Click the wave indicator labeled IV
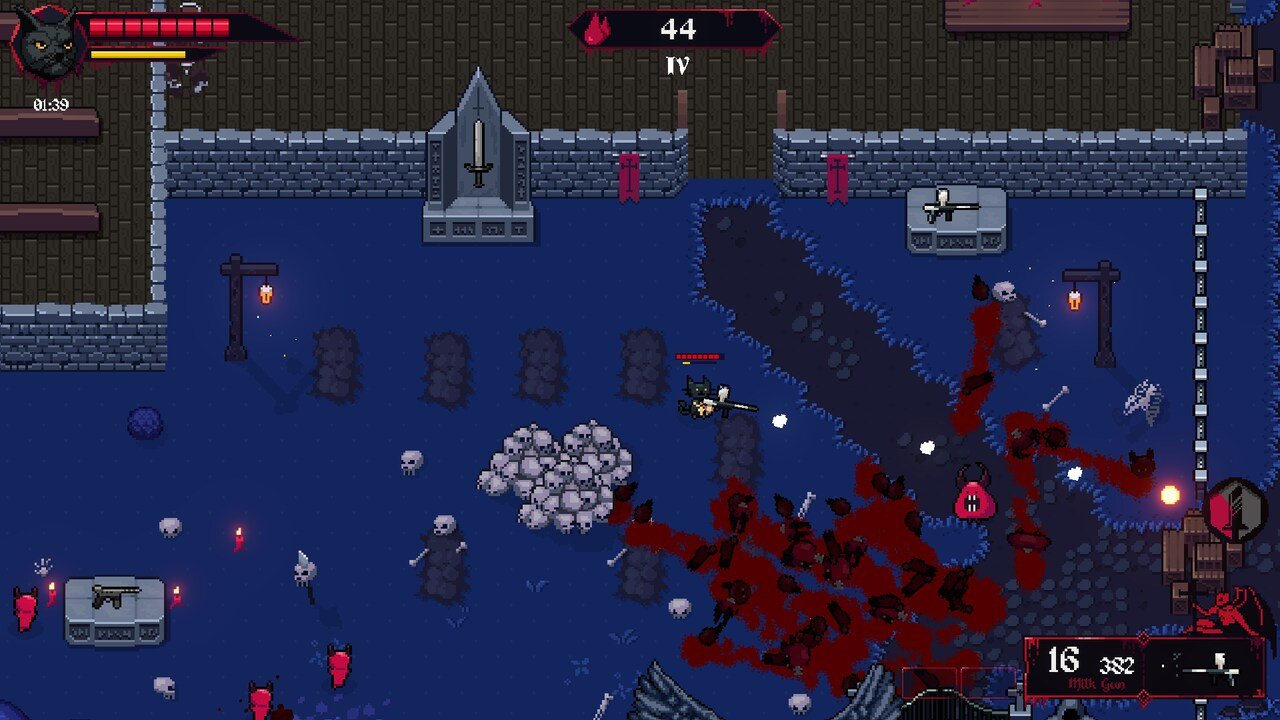This screenshot has height=720, width=1280. 679,65
